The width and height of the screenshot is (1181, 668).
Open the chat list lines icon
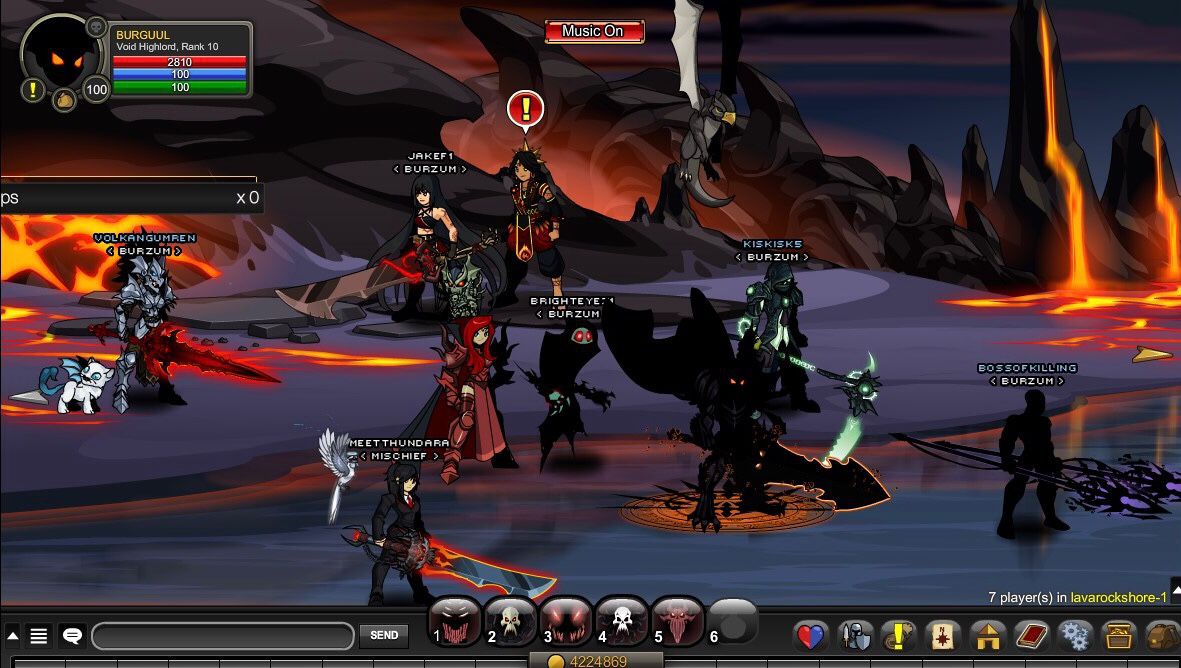(x=39, y=635)
